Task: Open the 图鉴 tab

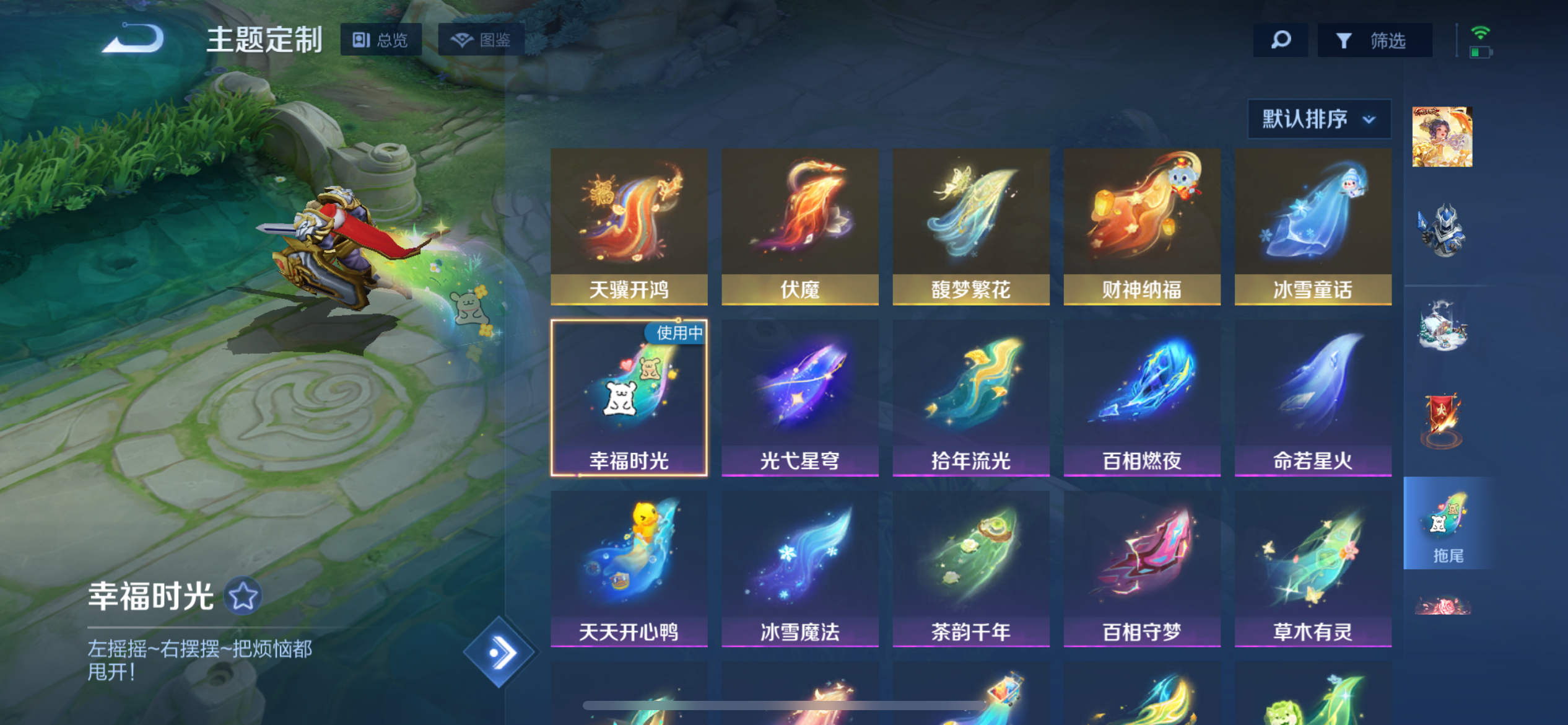Action: click(x=483, y=39)
